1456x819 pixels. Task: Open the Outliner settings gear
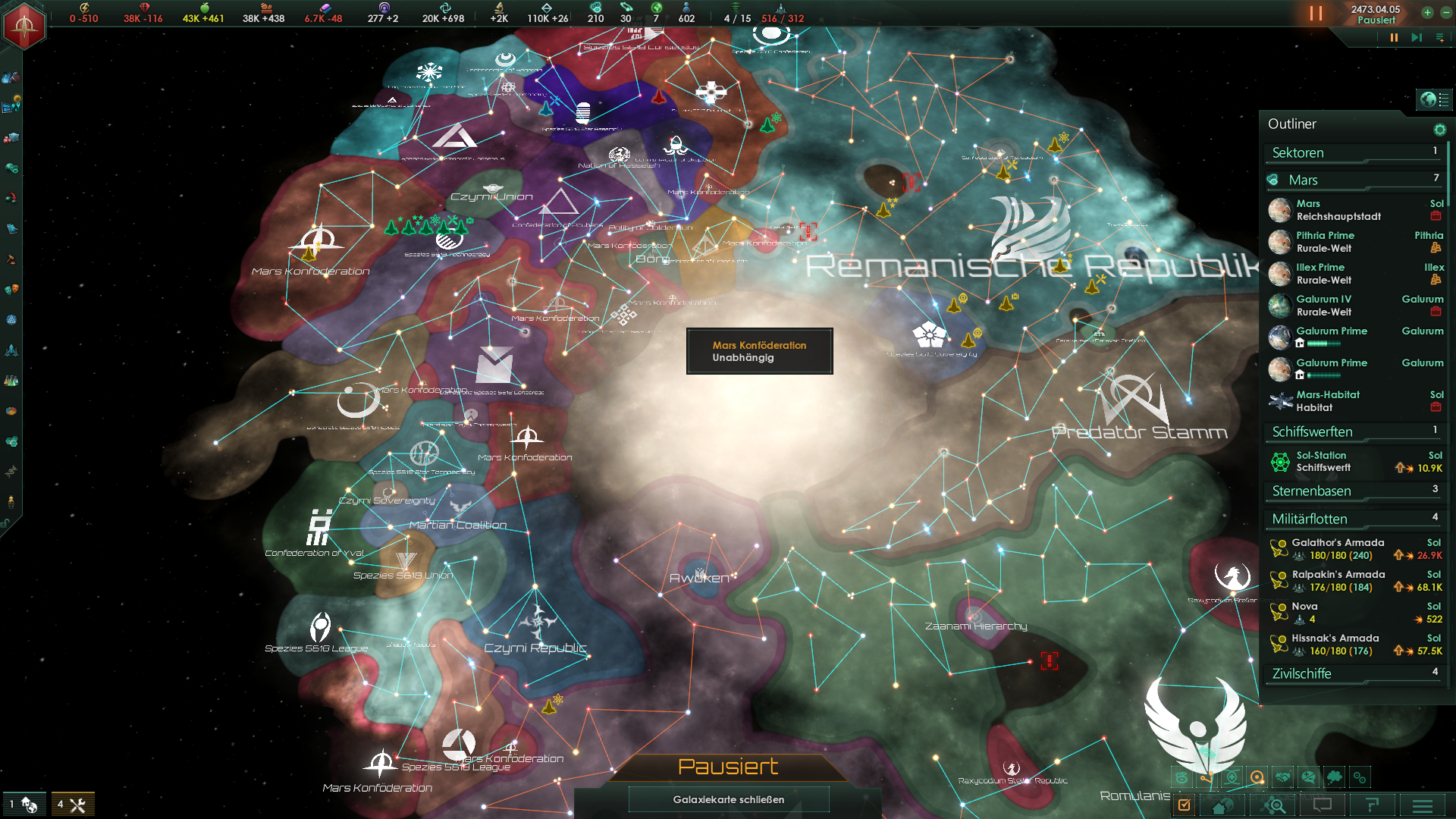point(1439,130)
